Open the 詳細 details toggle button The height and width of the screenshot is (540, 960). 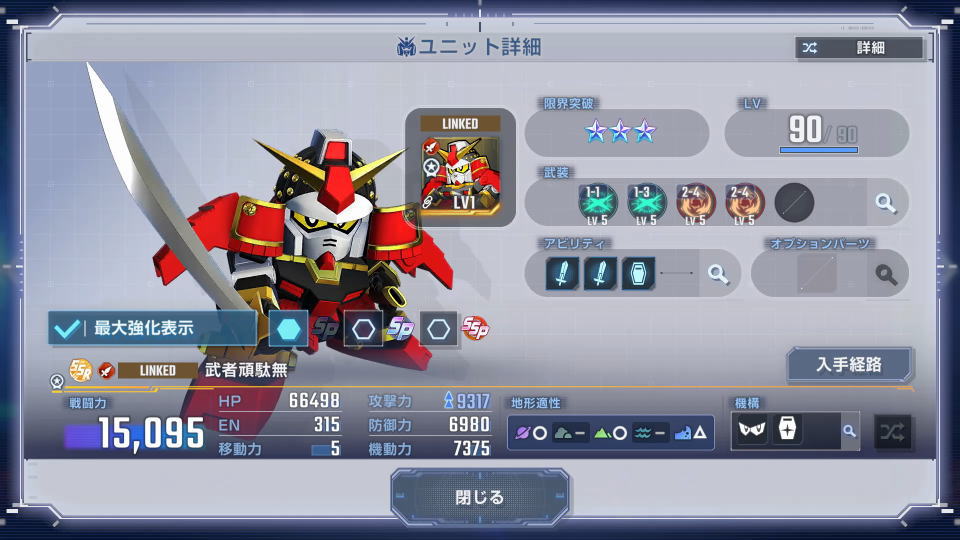(x=859, y=48)
